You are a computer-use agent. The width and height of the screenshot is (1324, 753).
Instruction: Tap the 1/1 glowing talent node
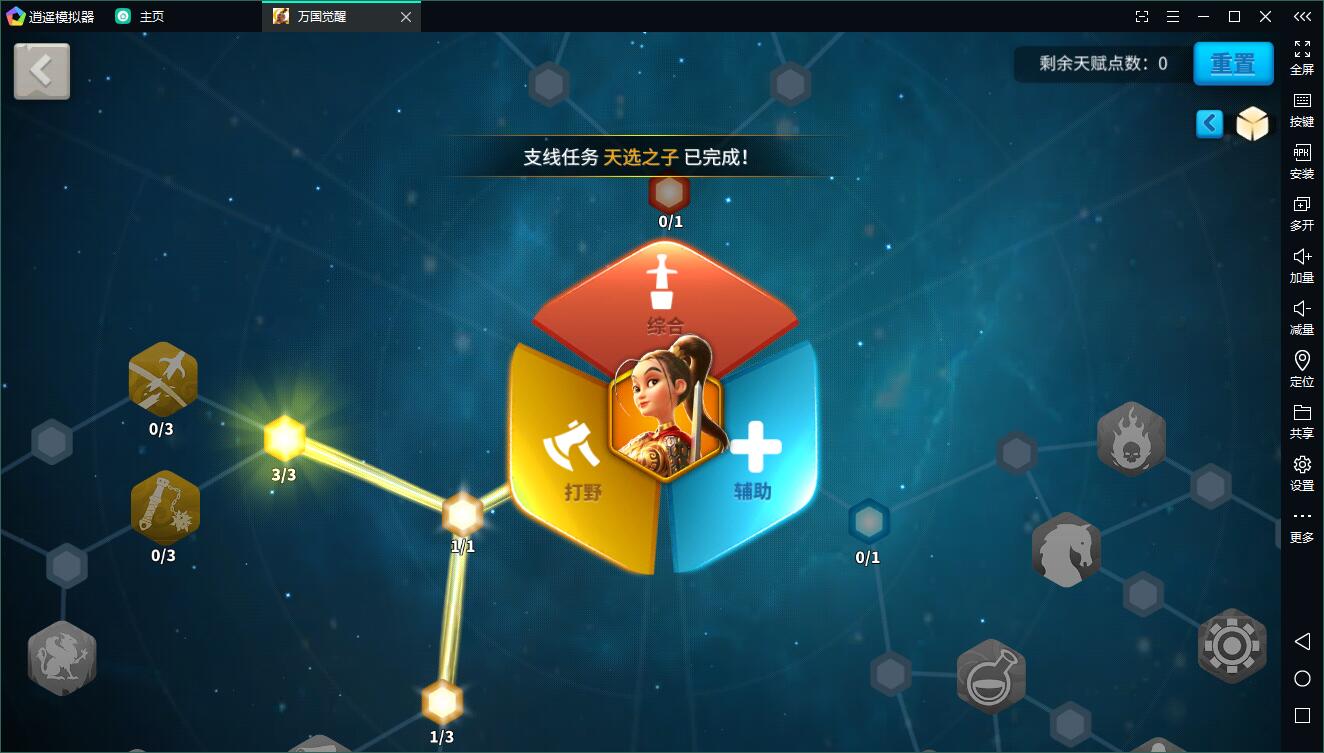pyautogui.click(x=462, y=514)
